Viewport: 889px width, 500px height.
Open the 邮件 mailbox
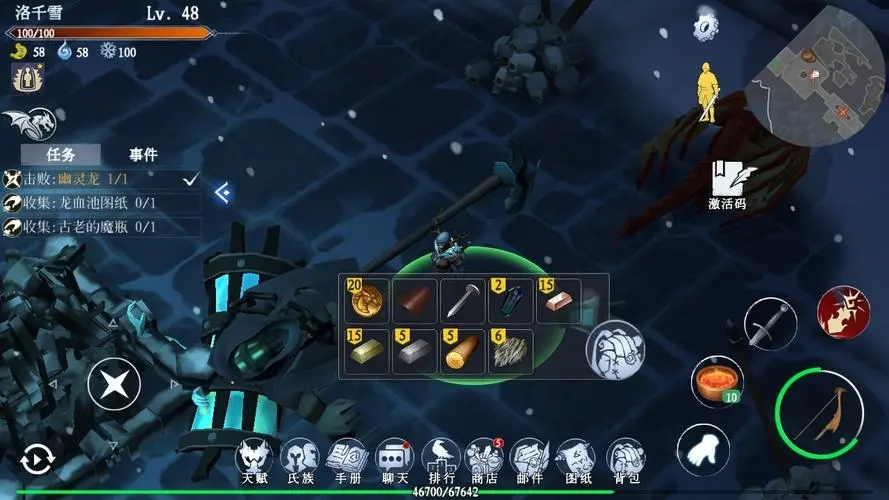528,461
